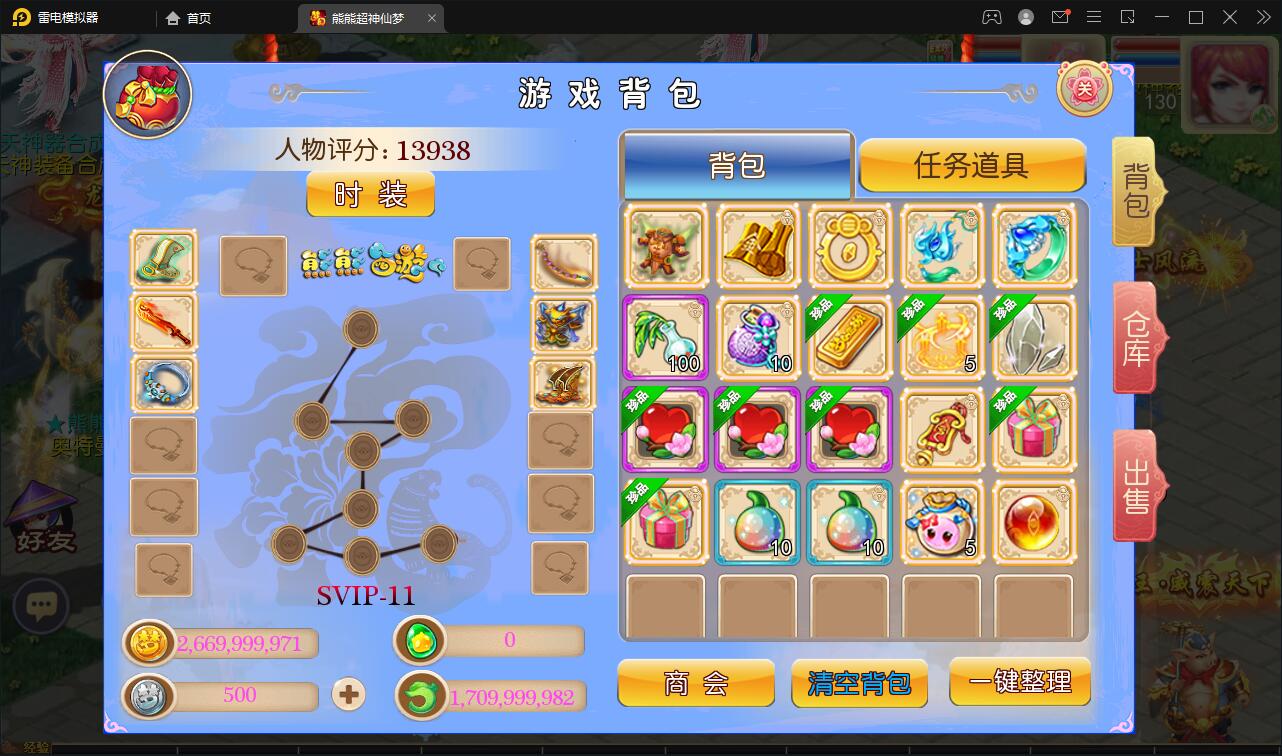Image resolution: width=1282 pixels, height=756 pixels.
Task: Select the equipped blue bead bracelet
Action: point(163,383)
